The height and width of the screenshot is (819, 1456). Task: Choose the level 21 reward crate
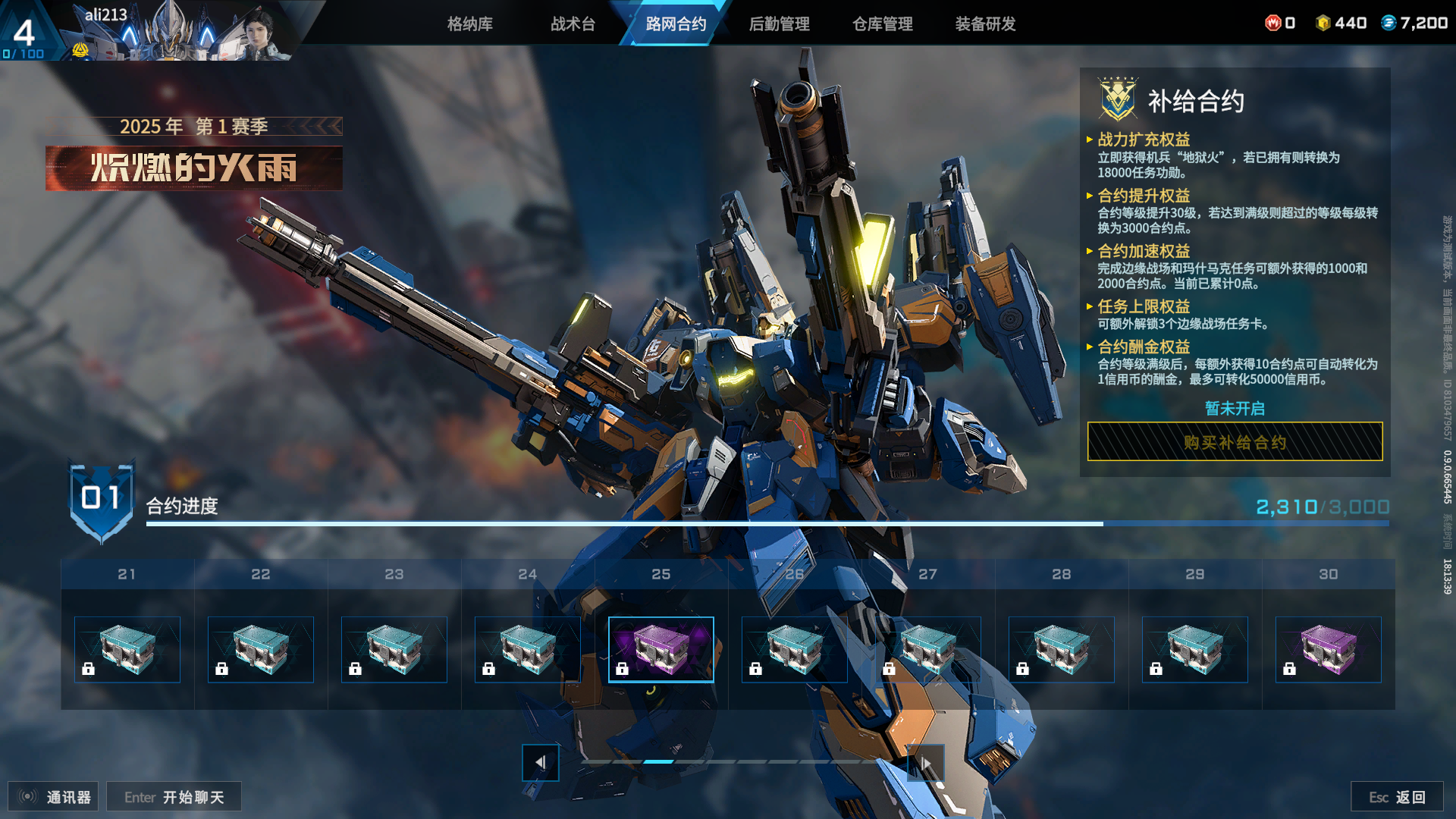point(127,650)
